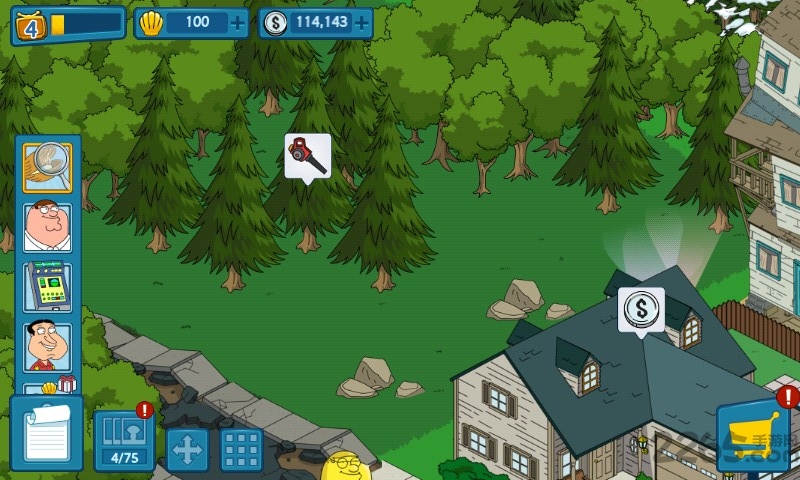Buy more coins using the plus button
Viewport: 800px width, 480px height.
[x=361, y=22]
